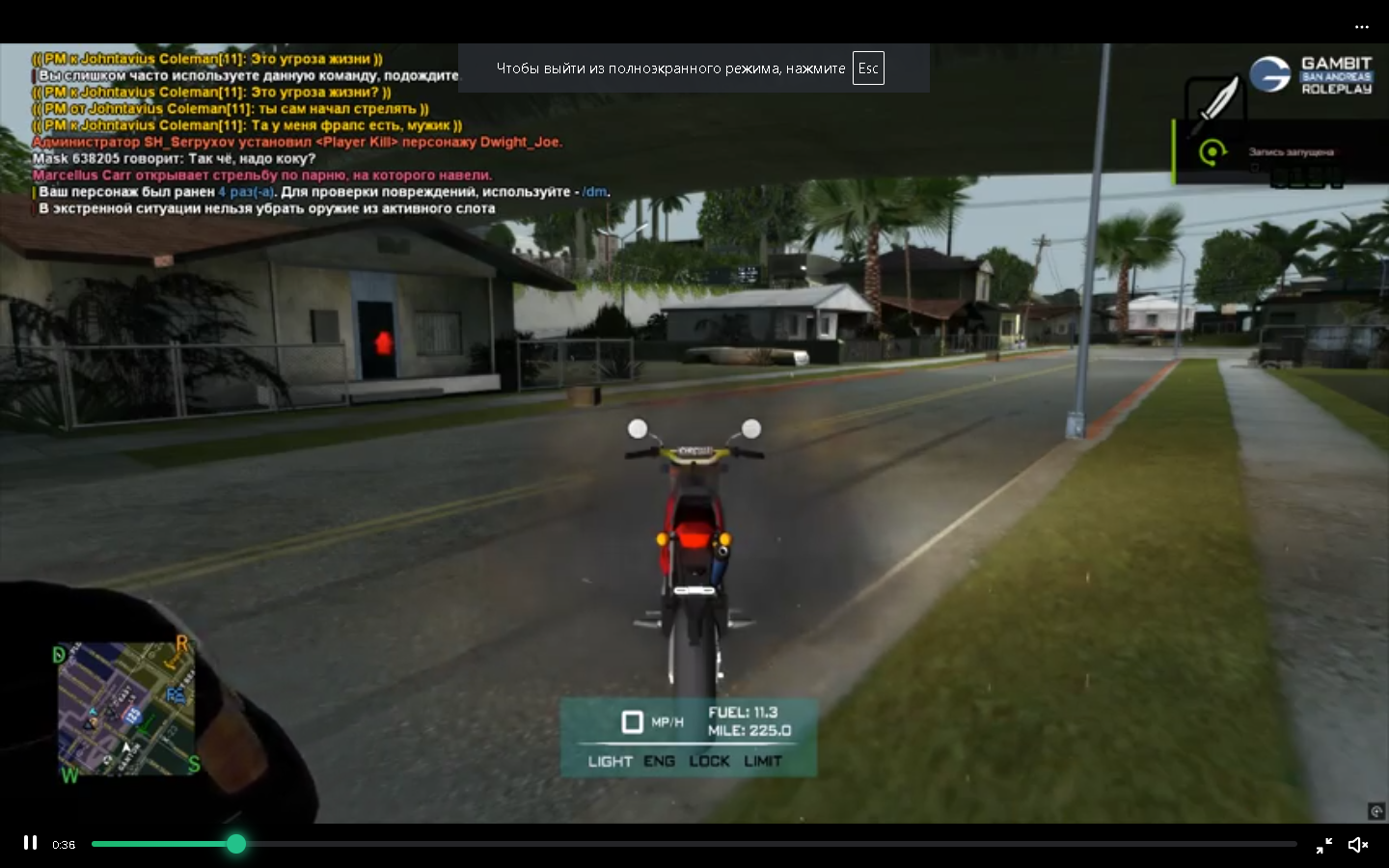The image size is (1389, 868).
Task: Pause the video playback
Action: (31, 843)
